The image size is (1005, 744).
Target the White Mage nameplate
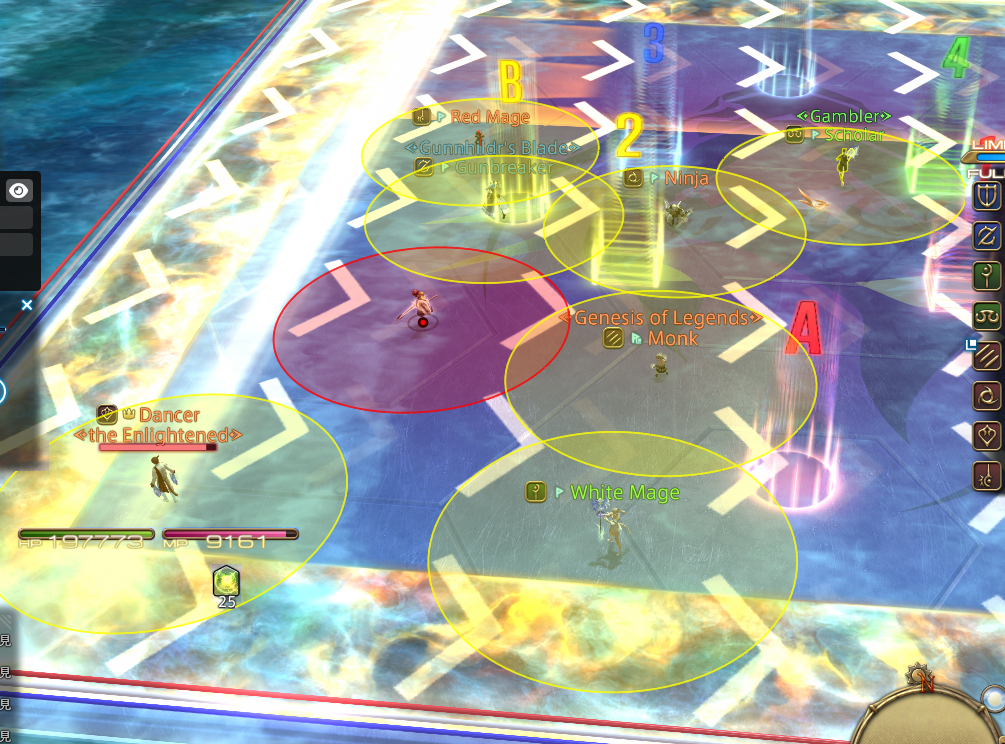tap(623, 493)
